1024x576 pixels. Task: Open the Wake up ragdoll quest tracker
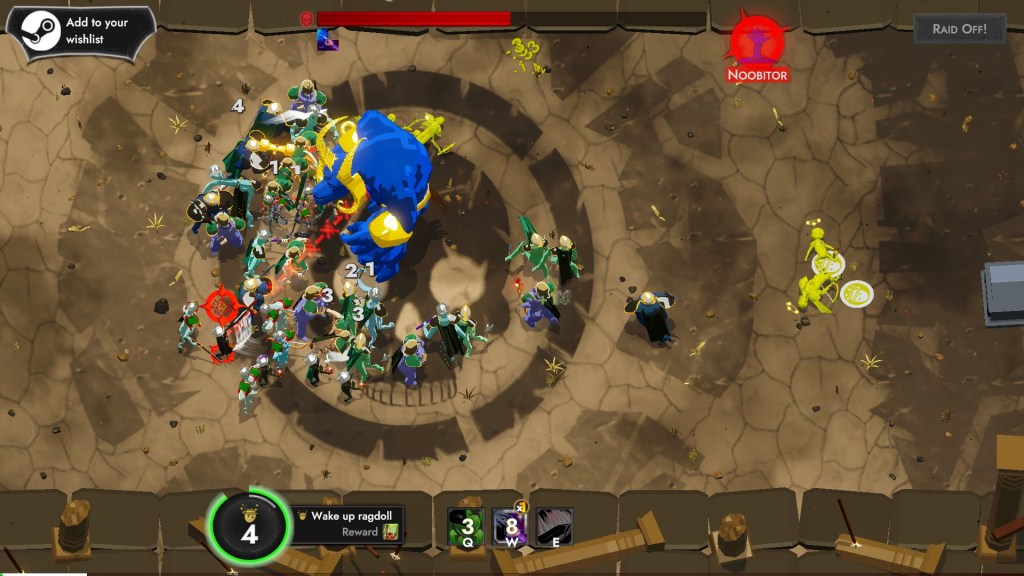[x=348, y=524]
